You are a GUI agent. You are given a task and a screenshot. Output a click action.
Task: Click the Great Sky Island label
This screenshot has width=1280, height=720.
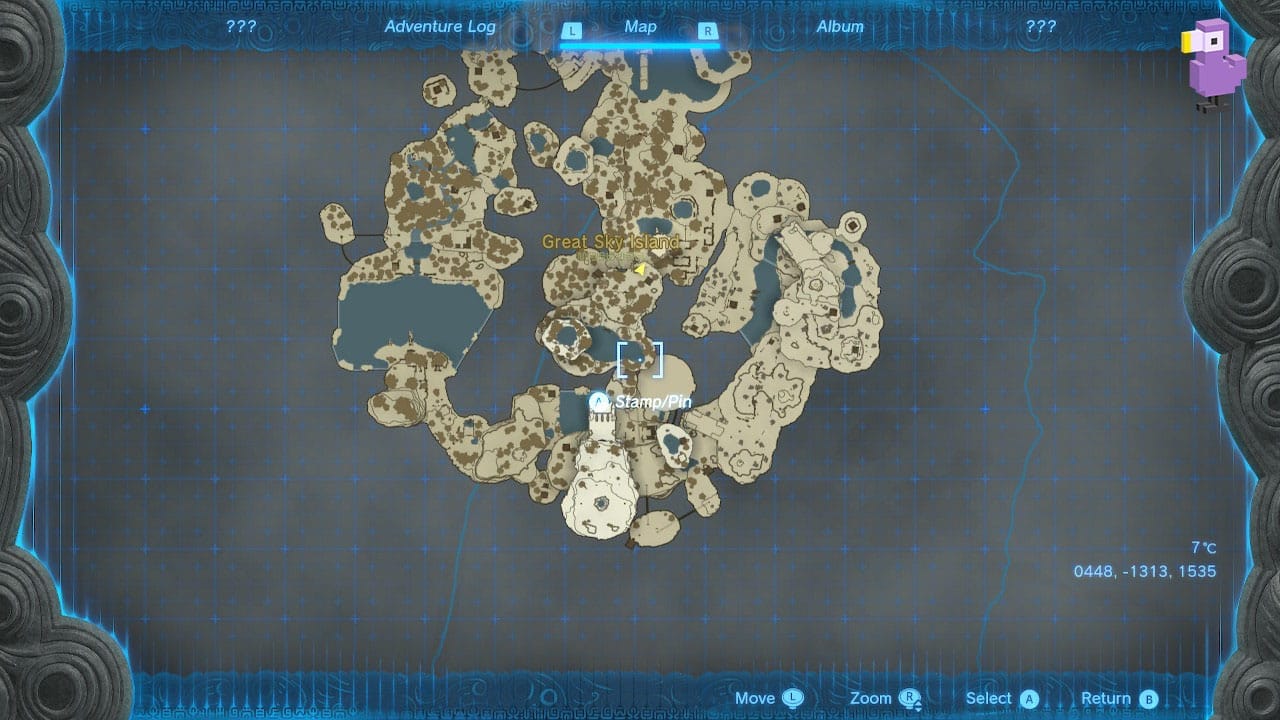coord(612,242)
